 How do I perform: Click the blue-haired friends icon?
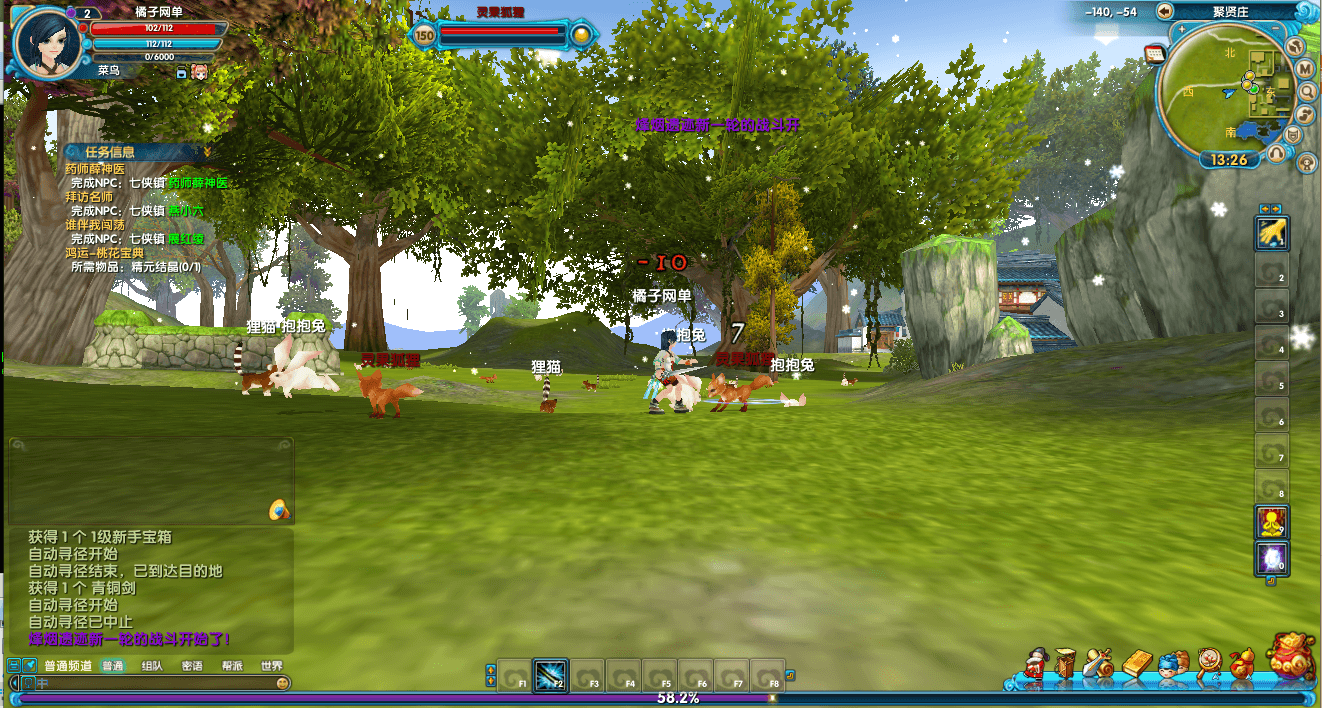[1170, 664]
